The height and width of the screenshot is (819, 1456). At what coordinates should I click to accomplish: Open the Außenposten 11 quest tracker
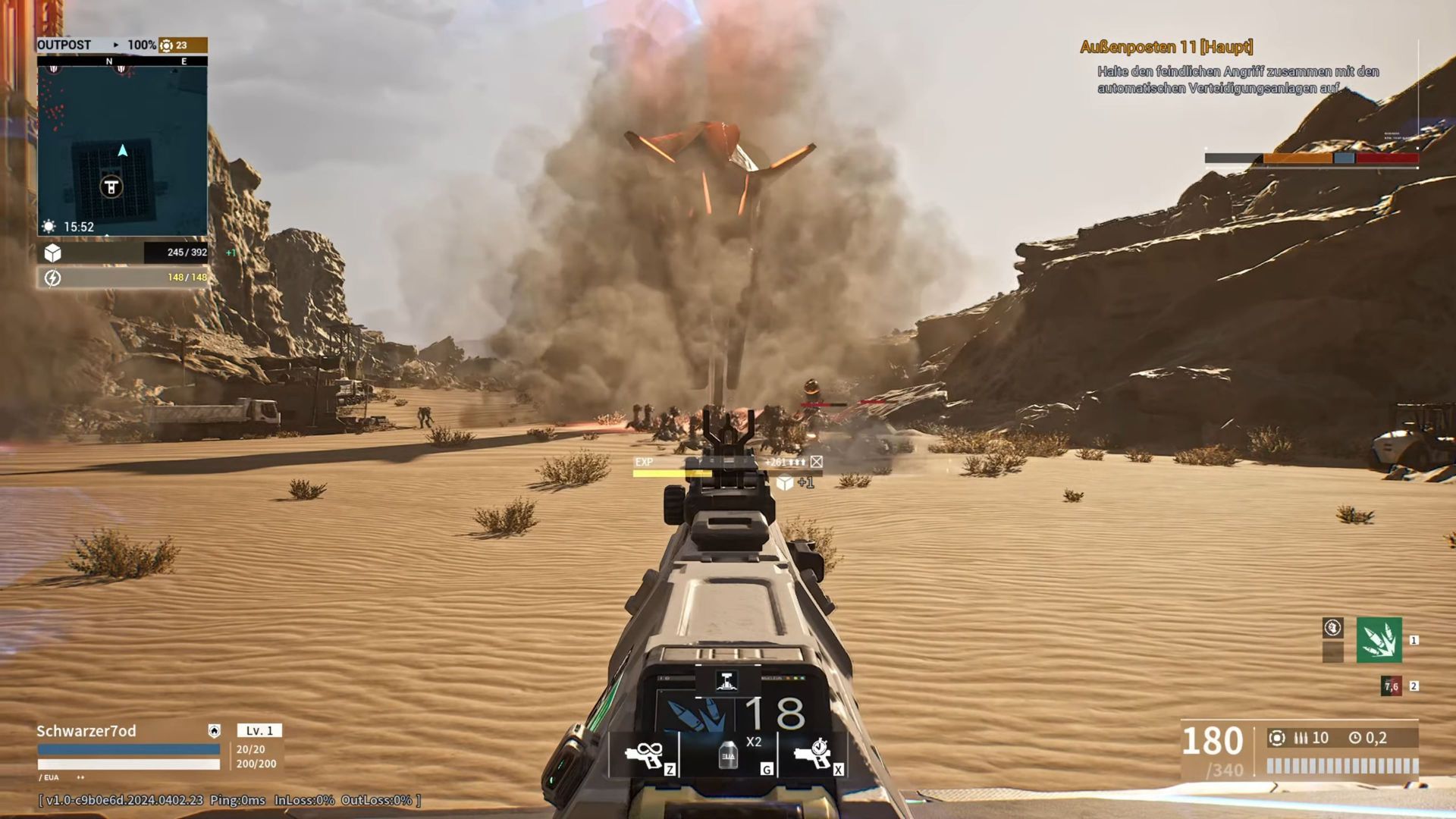click(1166, 47)
